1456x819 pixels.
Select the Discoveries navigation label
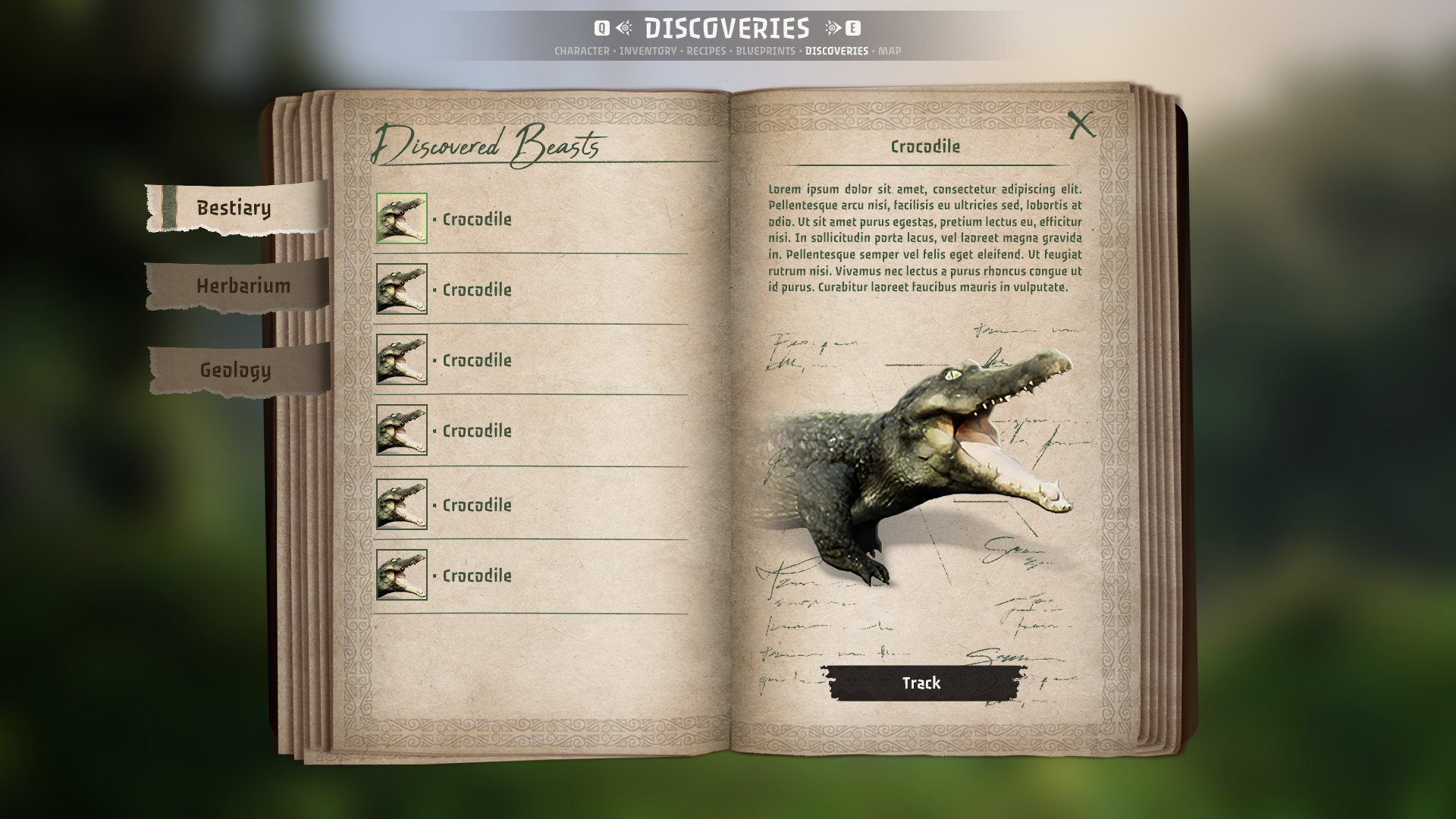[836, 51]
